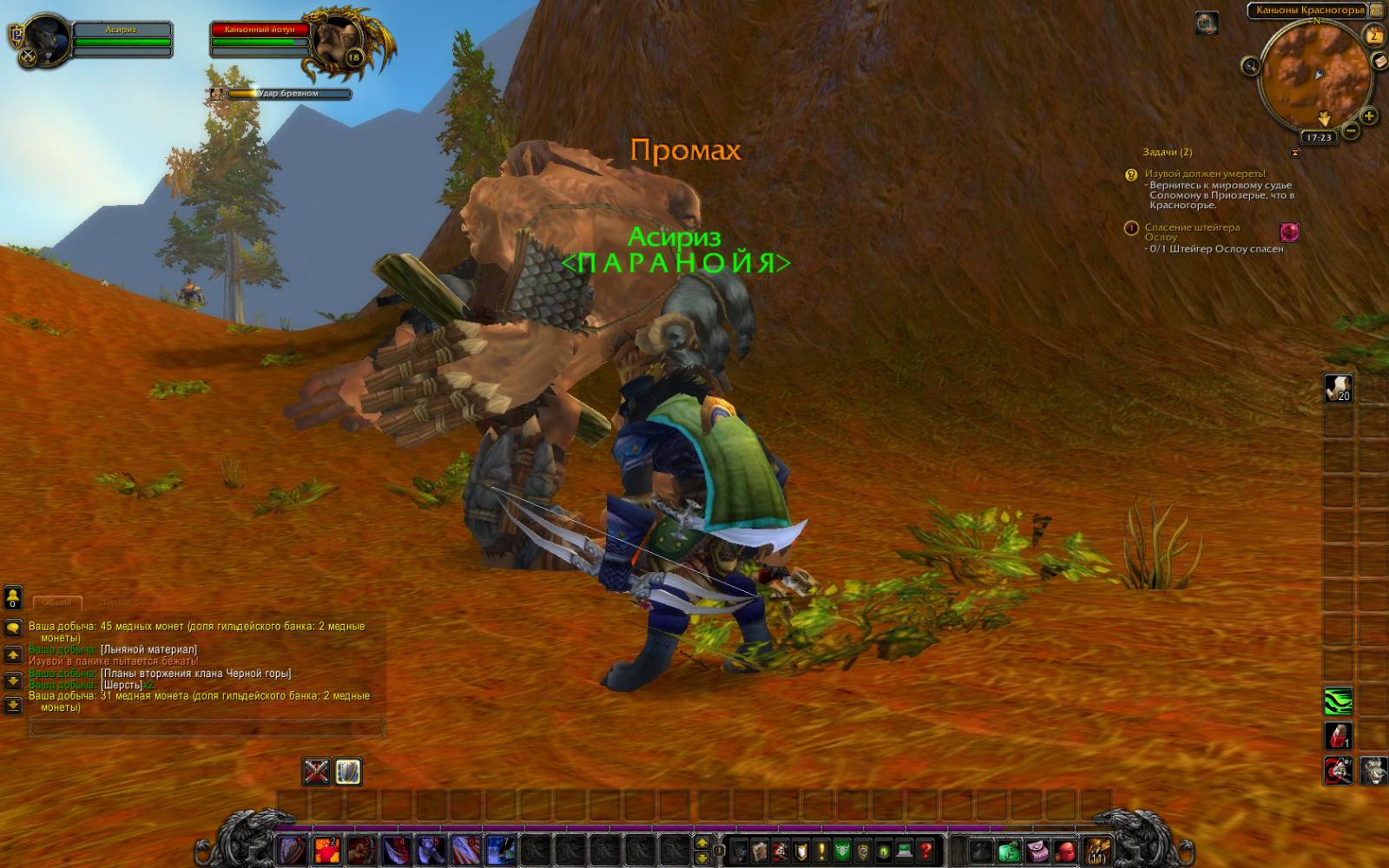Open the main backpack bag slot
The image size is (1389, 868).
(1097, 850)
